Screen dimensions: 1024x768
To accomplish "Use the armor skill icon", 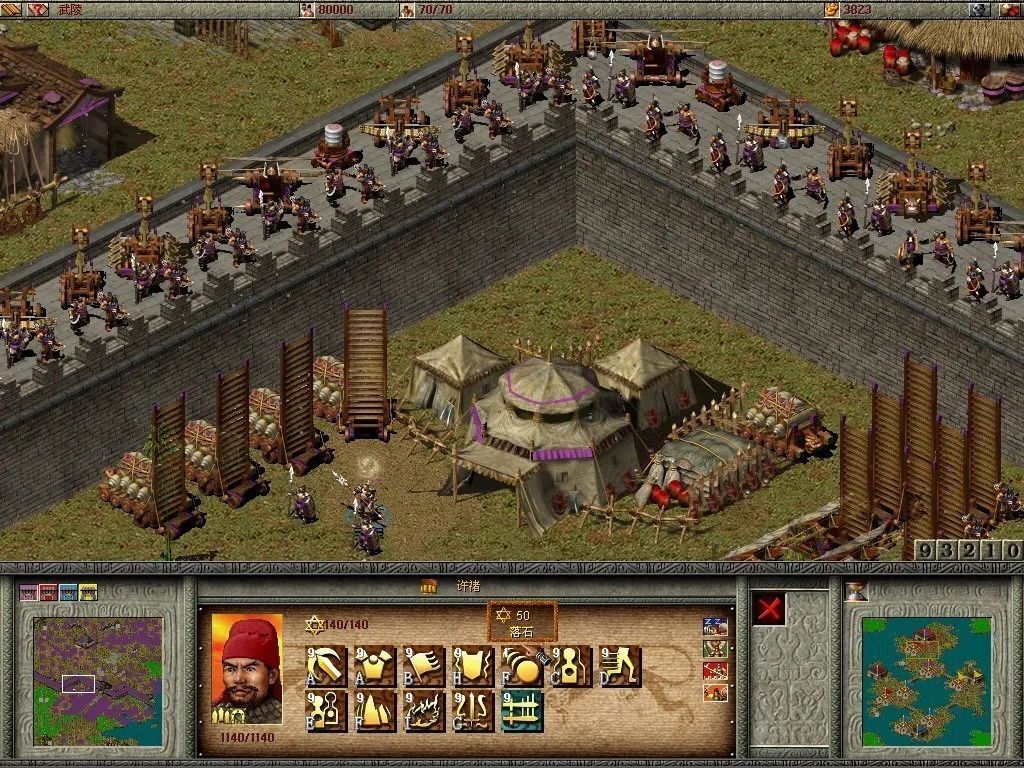I will pos(374,666).
